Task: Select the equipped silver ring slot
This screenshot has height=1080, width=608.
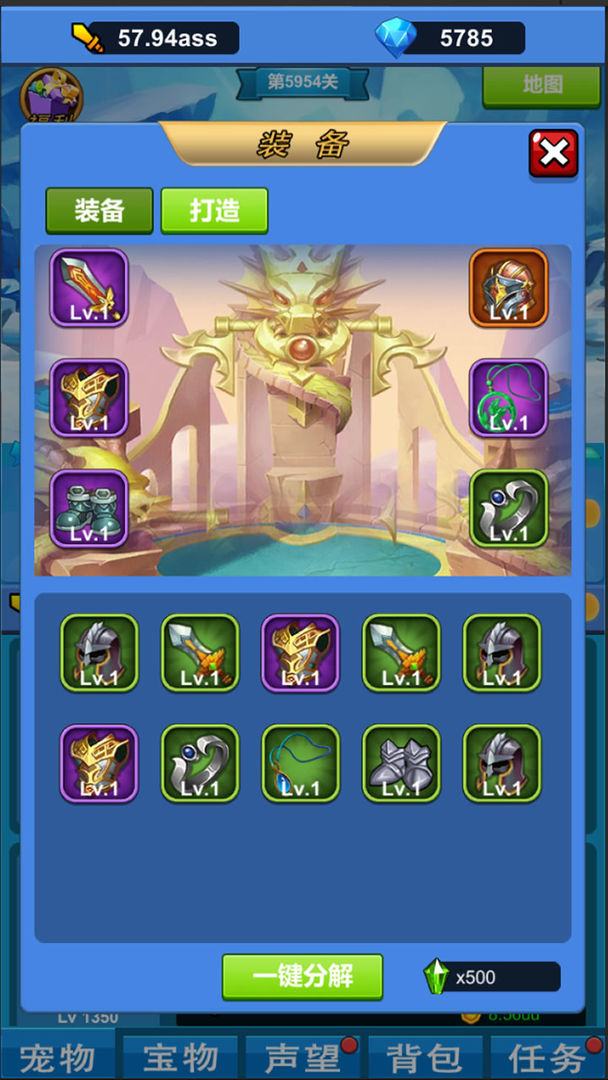Action: click(509, 509)
